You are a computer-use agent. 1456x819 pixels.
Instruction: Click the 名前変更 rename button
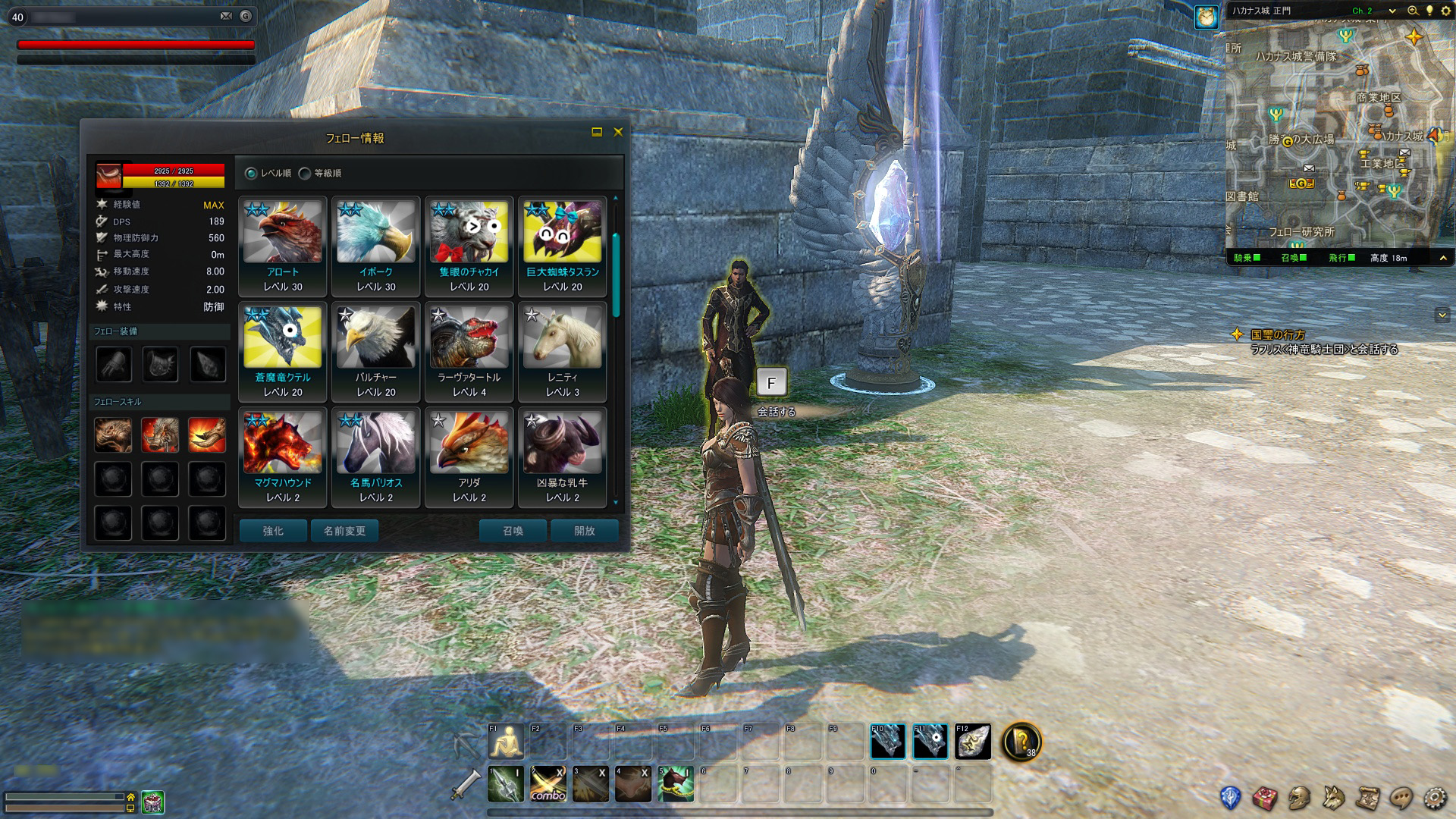[x=344, y=531]
